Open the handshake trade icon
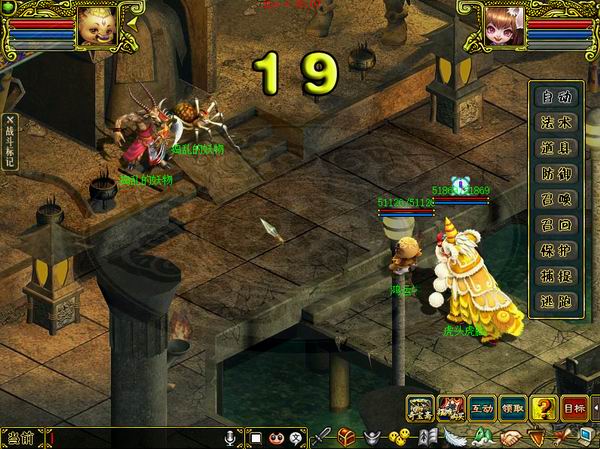 click(x=511, y=437)
